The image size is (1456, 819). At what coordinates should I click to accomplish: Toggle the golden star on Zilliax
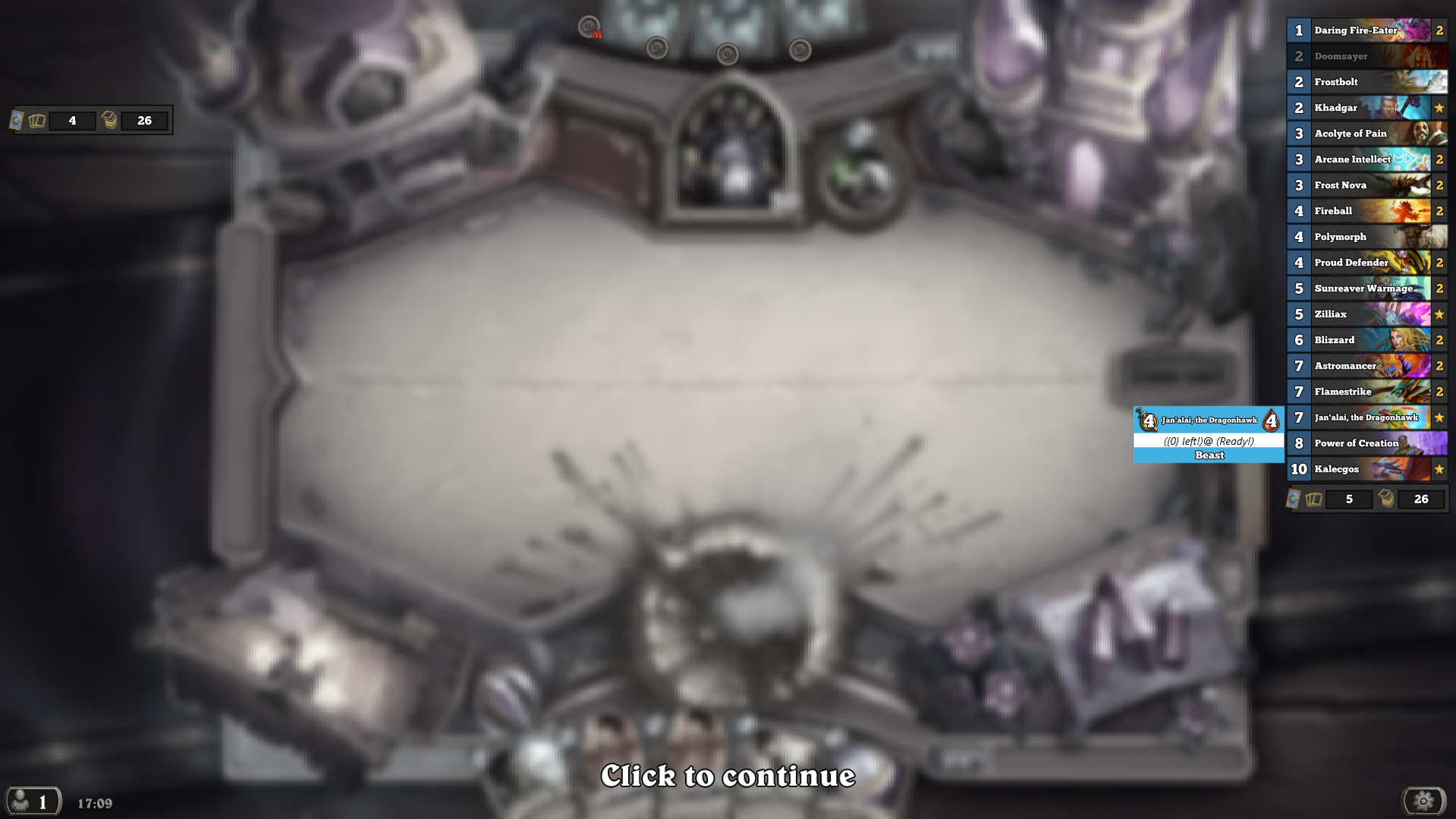[1439, 314]
